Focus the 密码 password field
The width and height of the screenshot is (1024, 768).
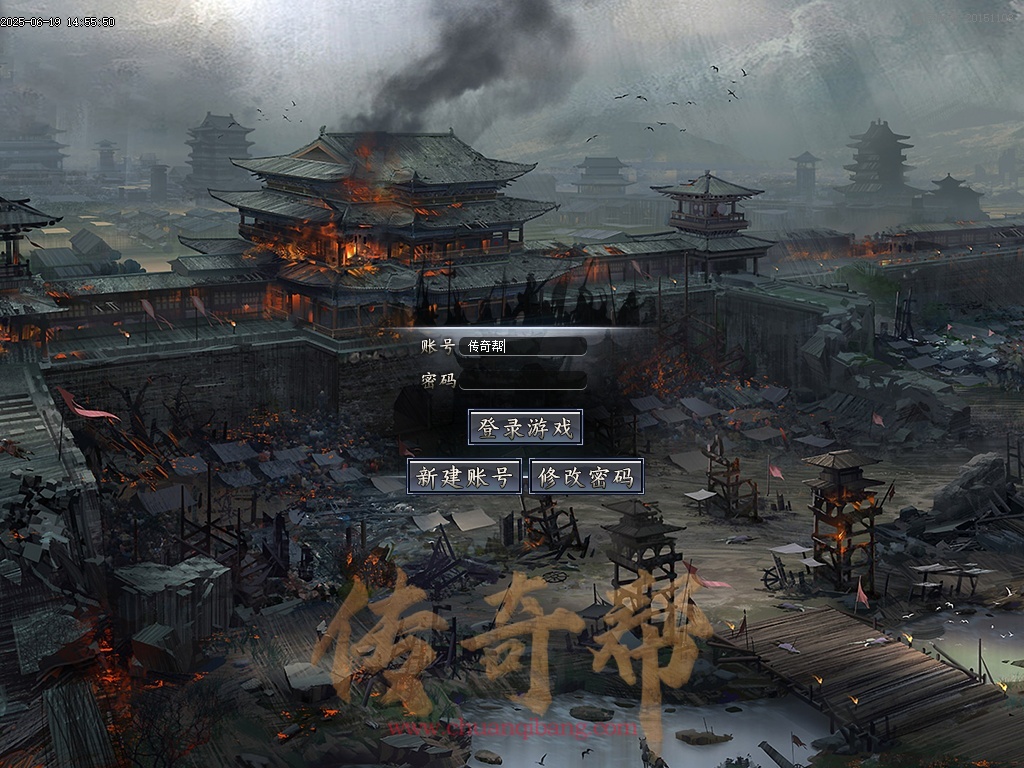[522, 380]
